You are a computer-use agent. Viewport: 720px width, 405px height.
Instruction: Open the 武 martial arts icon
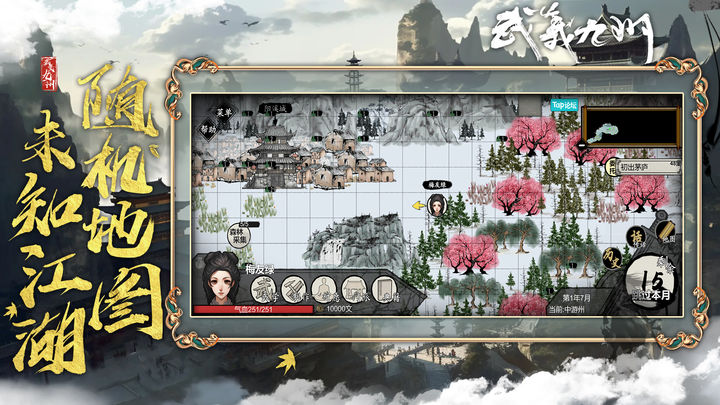point(263,290)
